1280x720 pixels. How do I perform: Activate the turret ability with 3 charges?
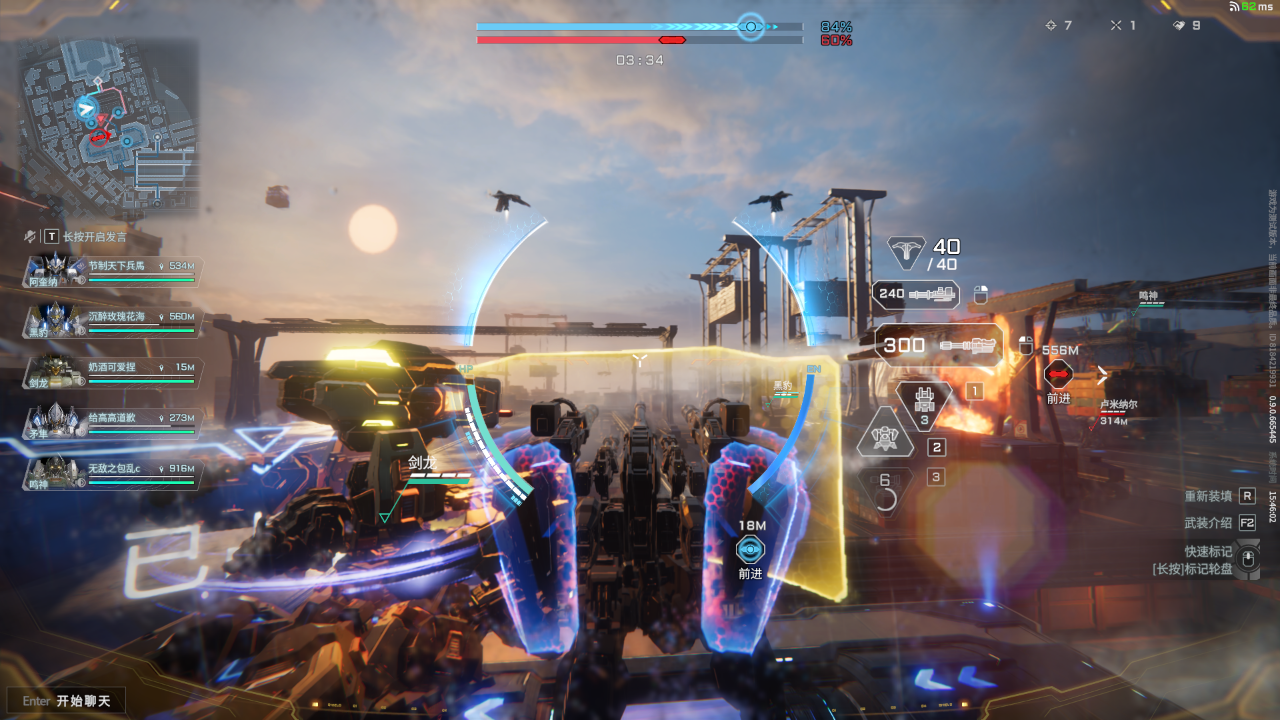coord(924,404)
